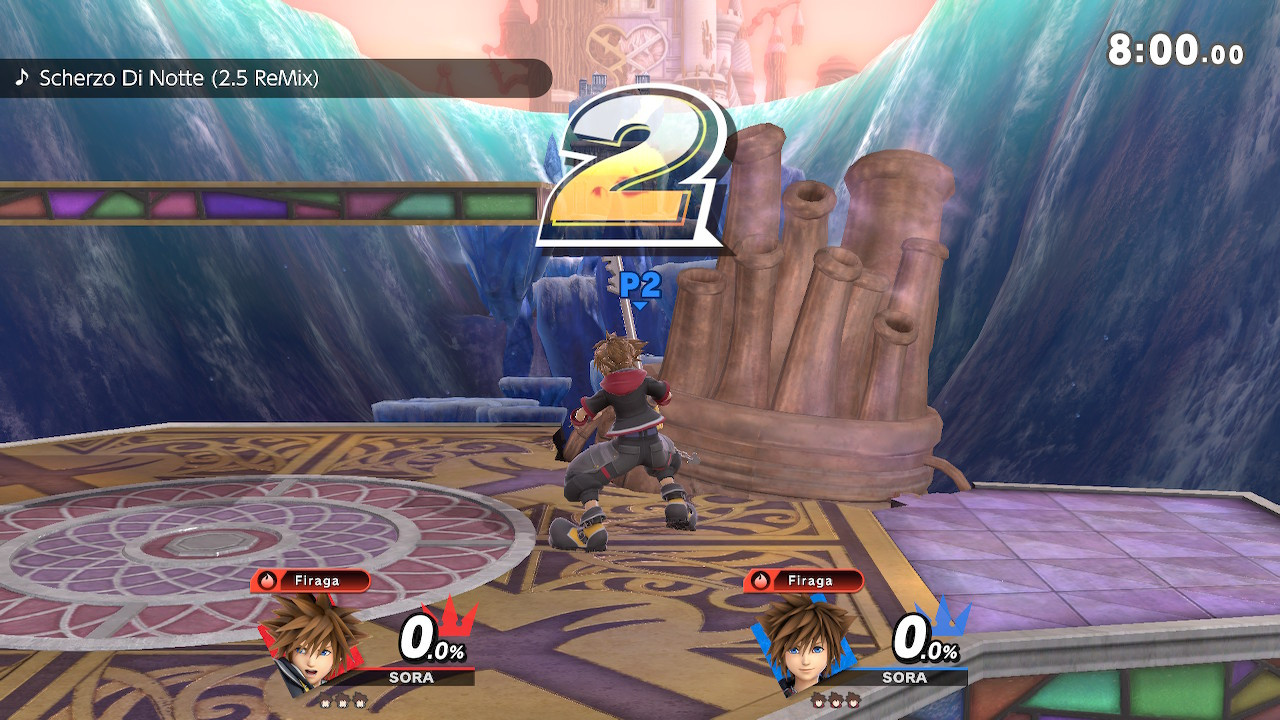This screenshot has height=720, width=1280.
Task: Select the last stock head under blue Sora
Action: coord(852,702)
